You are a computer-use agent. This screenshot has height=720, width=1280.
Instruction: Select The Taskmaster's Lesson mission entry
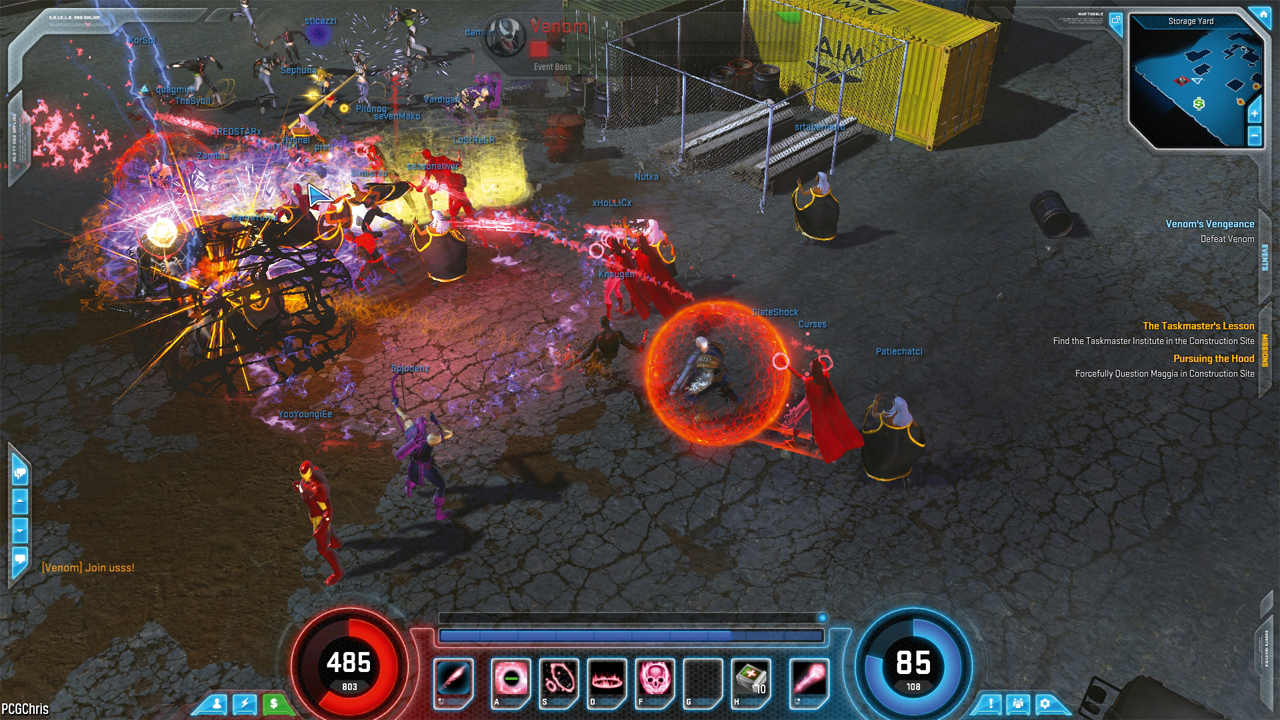click(1198, 326)
